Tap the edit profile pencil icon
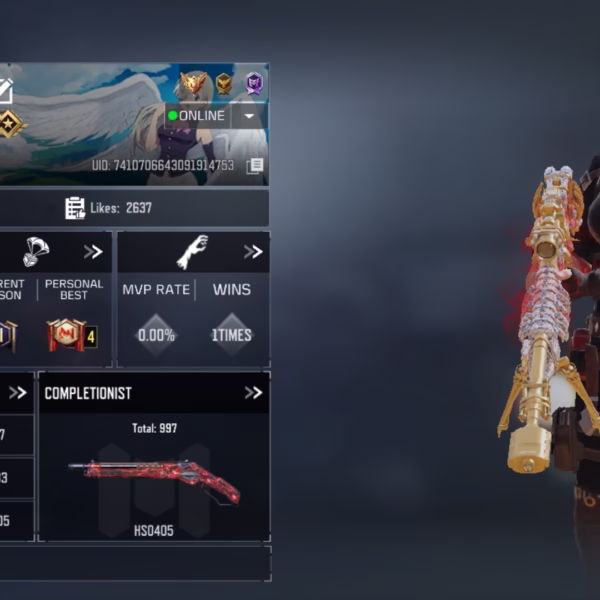This screenshot has height=600, width=600. (x=5, y=92)
